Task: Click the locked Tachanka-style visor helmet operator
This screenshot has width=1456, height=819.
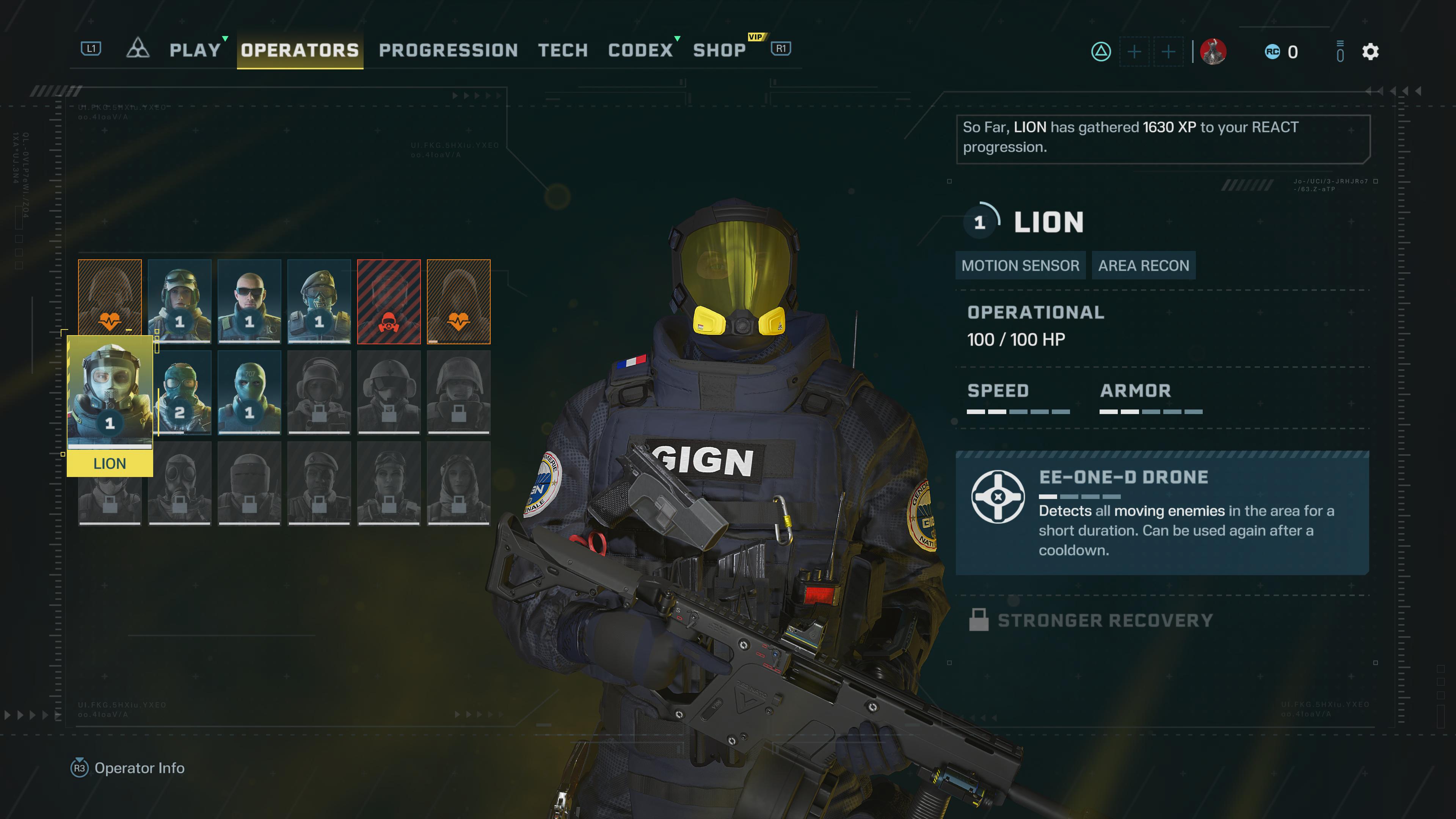Action: pyautogui.click(x=249, y=483)
